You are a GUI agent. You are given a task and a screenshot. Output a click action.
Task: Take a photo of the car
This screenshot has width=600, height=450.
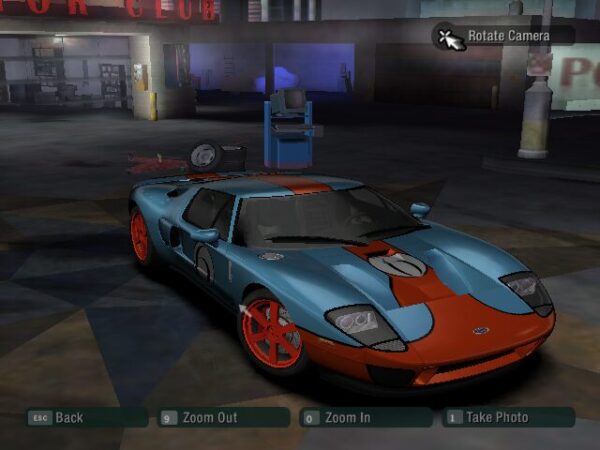(x=495, y=417)
